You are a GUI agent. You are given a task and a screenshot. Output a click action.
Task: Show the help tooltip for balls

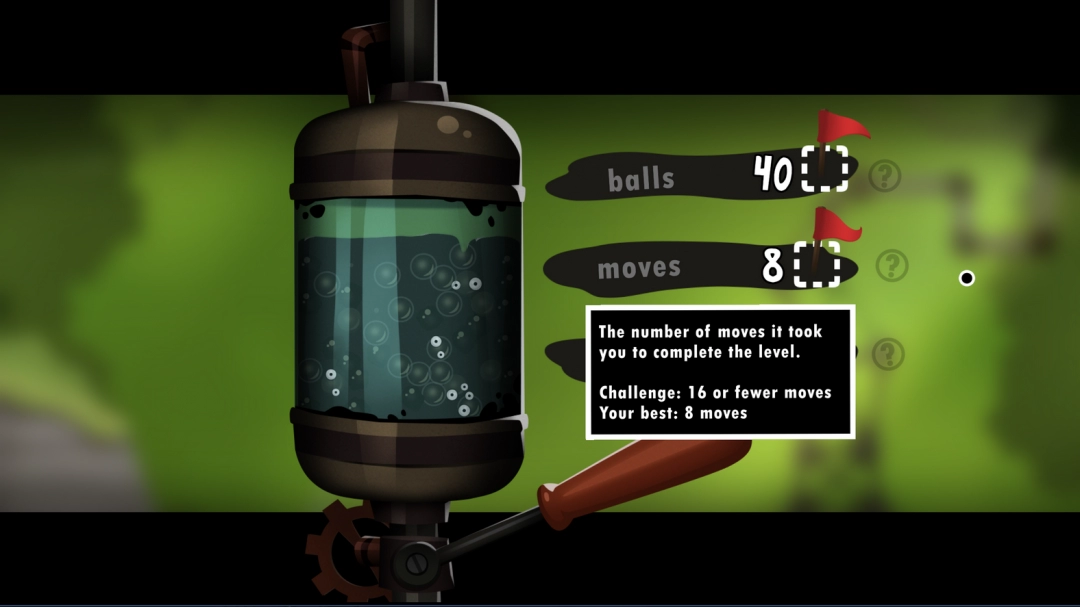[x=884, y=177]
